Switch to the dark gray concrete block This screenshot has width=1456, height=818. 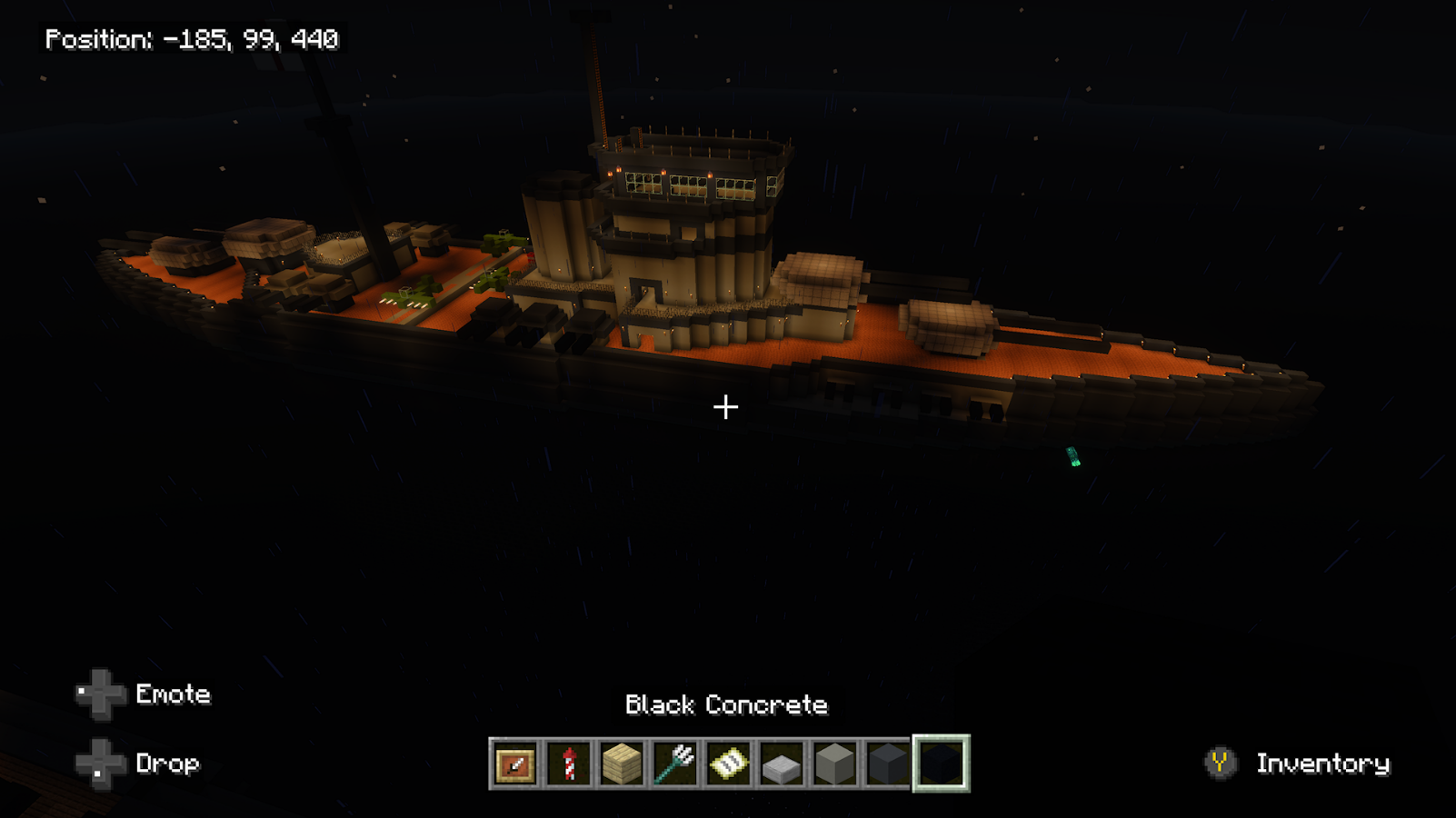click(x=888, y=763)
